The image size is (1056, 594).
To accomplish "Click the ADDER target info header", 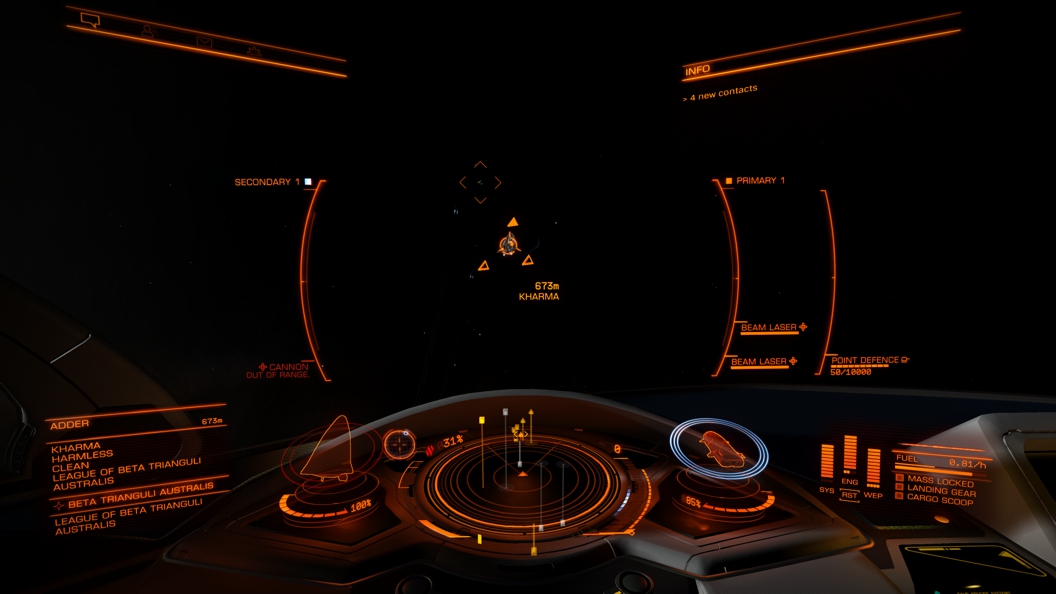I will click(x=71, y=424).
